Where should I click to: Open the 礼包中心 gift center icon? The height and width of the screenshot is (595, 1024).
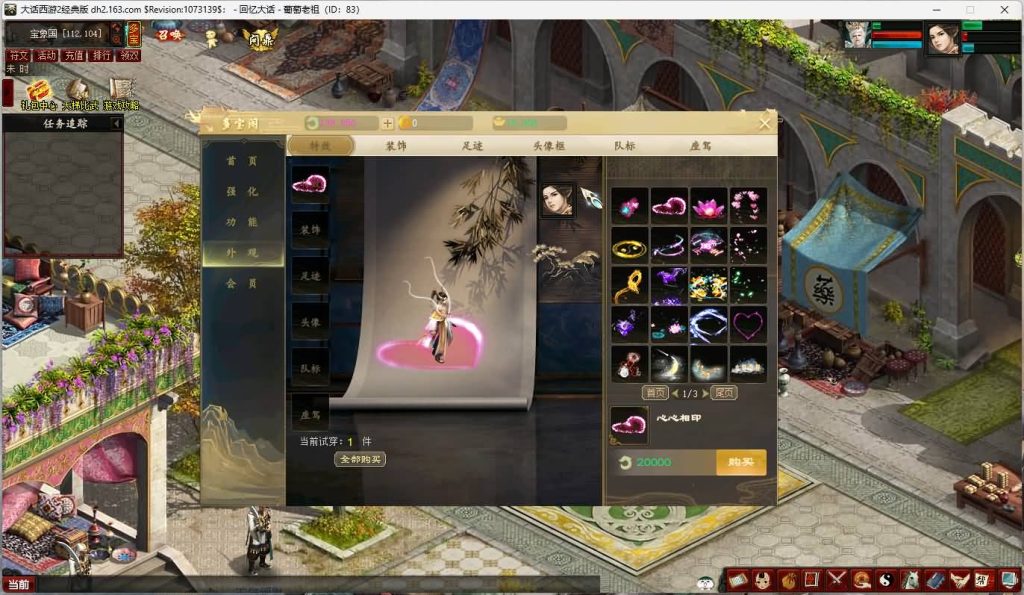click(x=40, y=94)
